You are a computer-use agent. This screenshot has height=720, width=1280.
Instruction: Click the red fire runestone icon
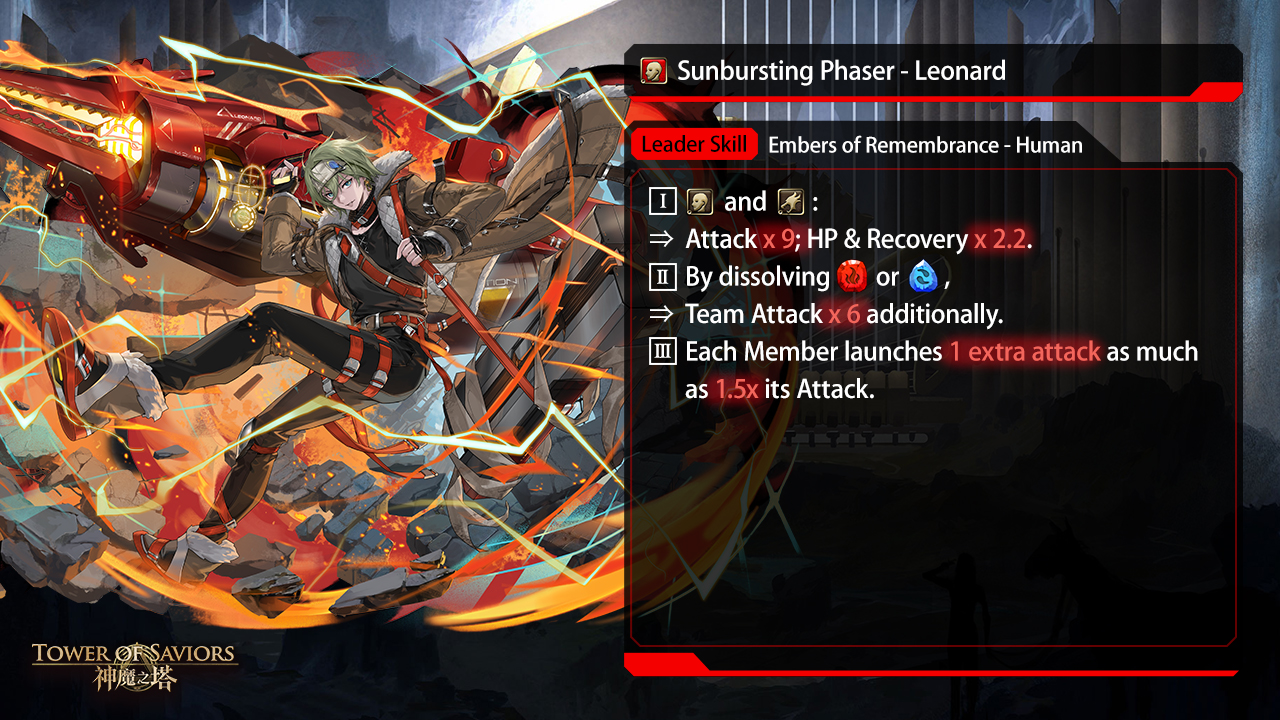(x=851, y=277)
